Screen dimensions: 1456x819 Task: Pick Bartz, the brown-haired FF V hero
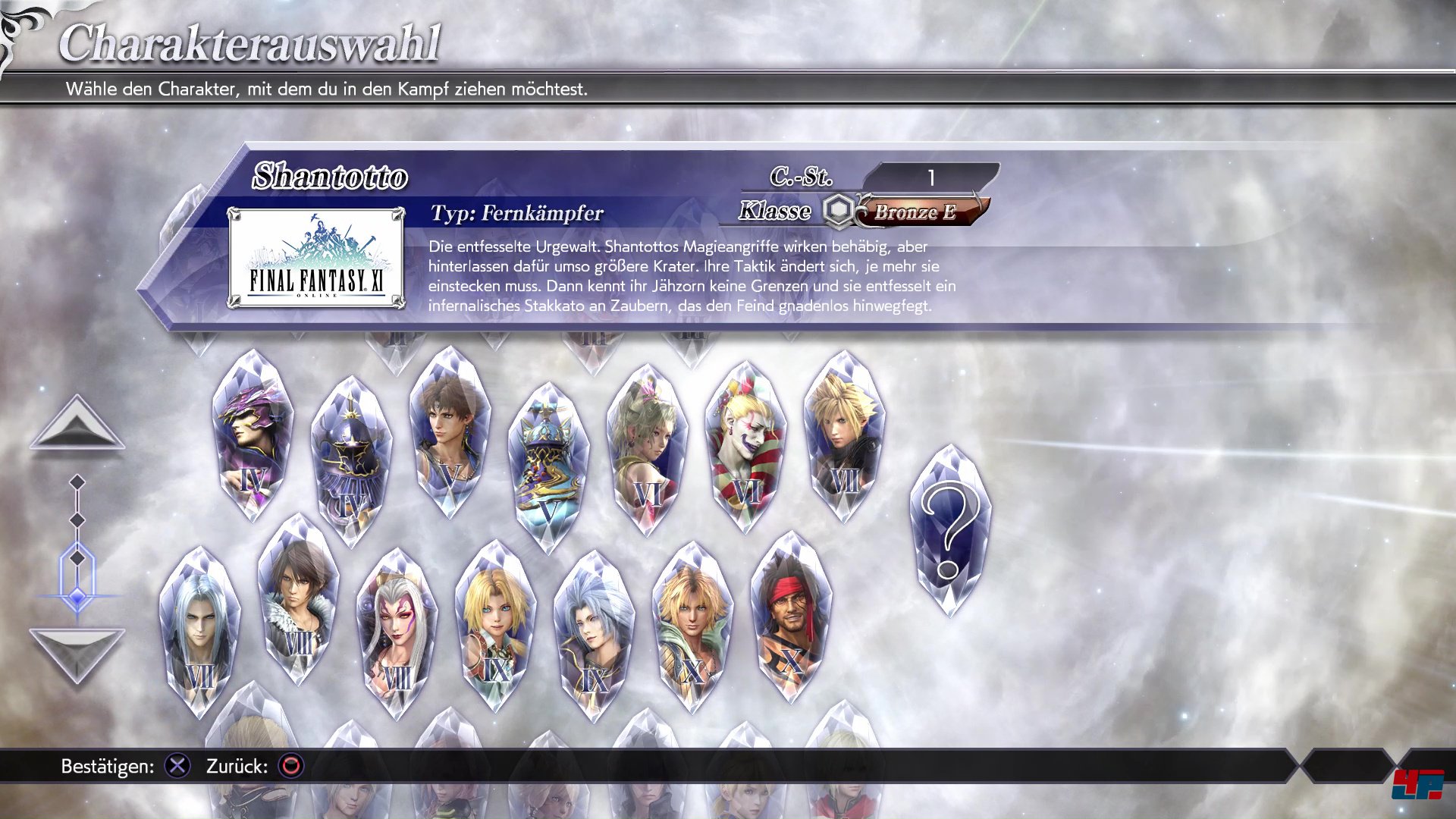[x=449, y=432]
